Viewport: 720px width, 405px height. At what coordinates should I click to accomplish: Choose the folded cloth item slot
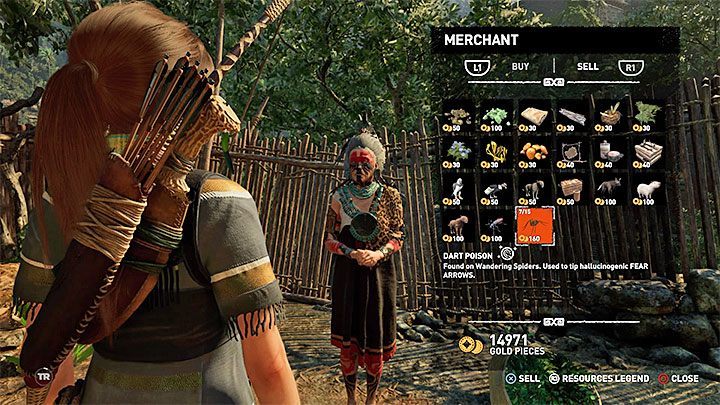(533, 116)
